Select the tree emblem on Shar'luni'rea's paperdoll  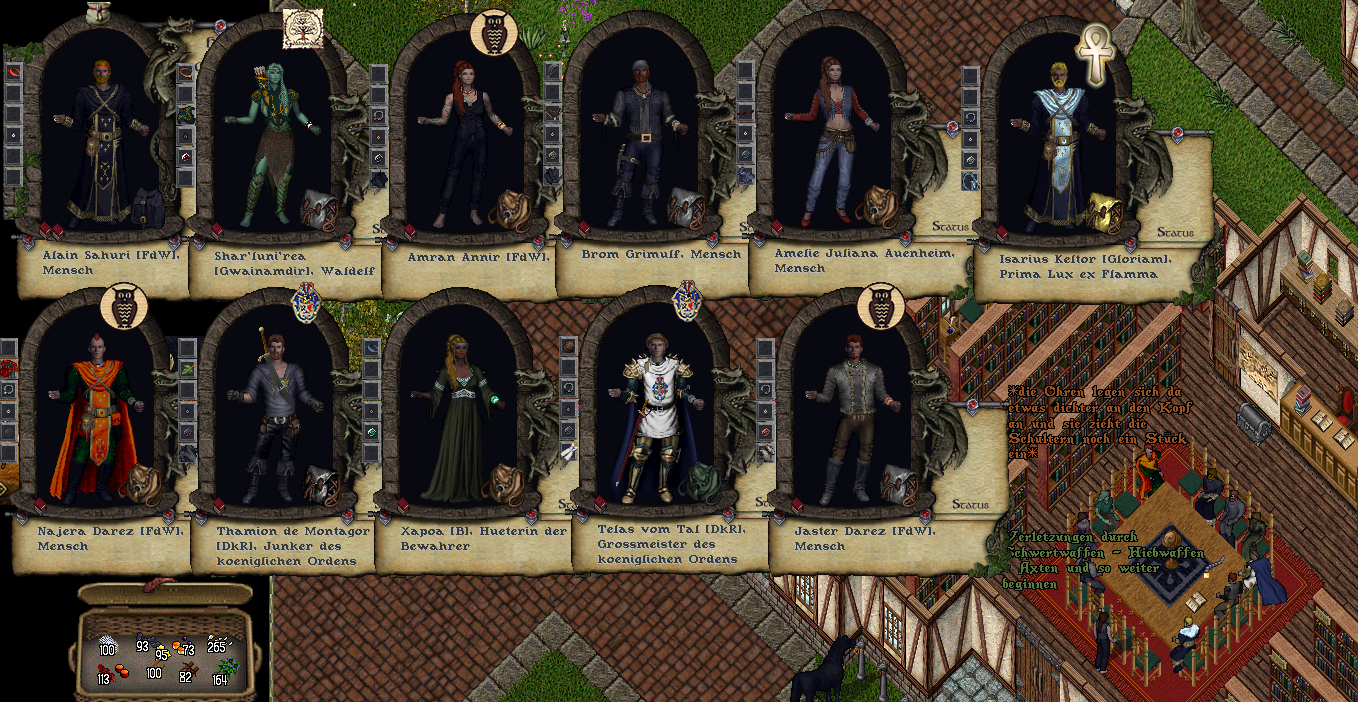(x=300, y=29)
